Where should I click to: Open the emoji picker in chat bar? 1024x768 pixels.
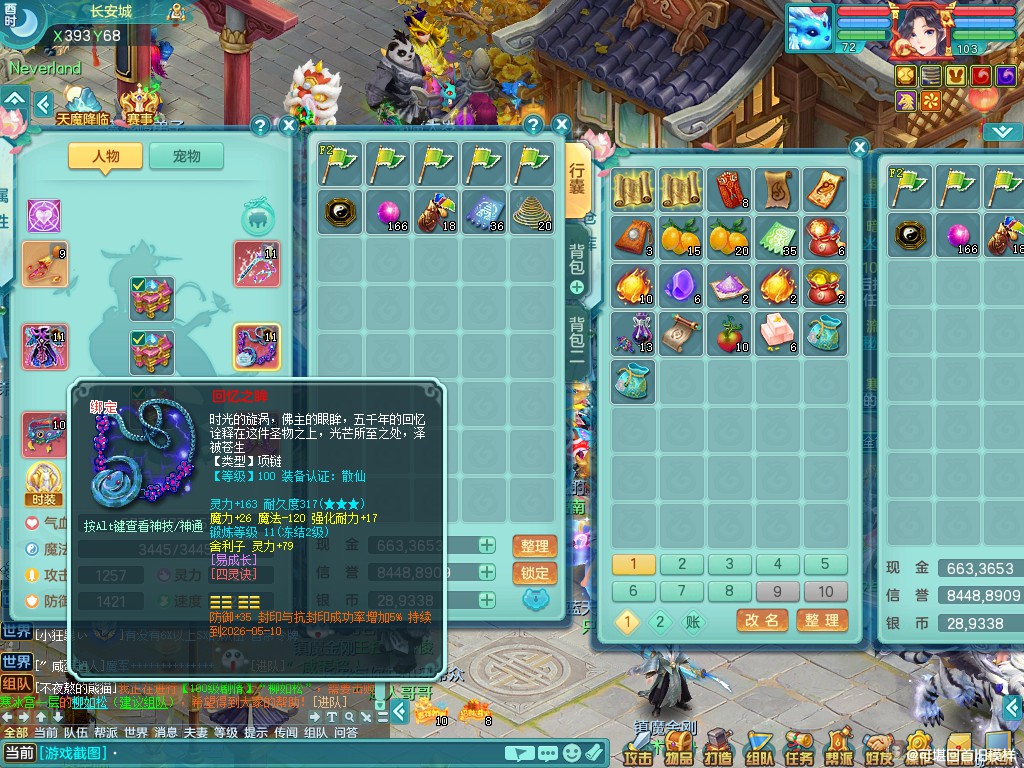[571, 753]
